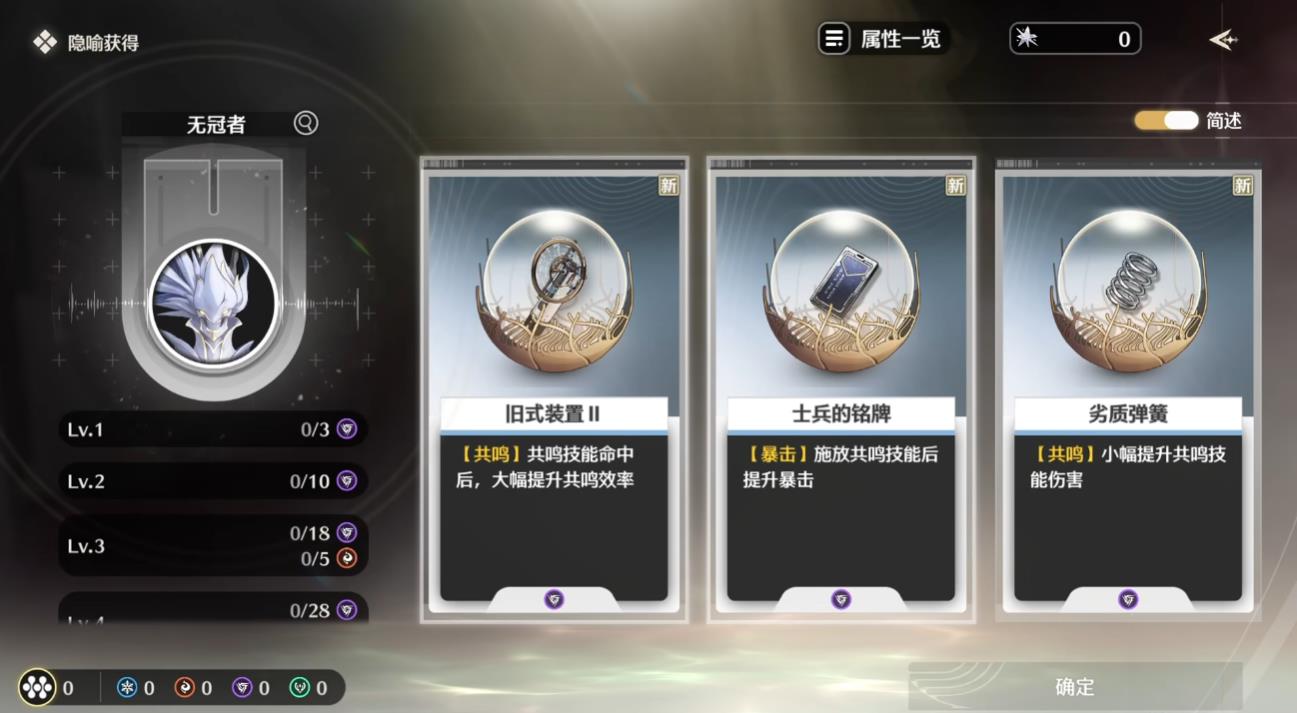
Task: Click the back arrow icon
Action: coord(1223,40)
